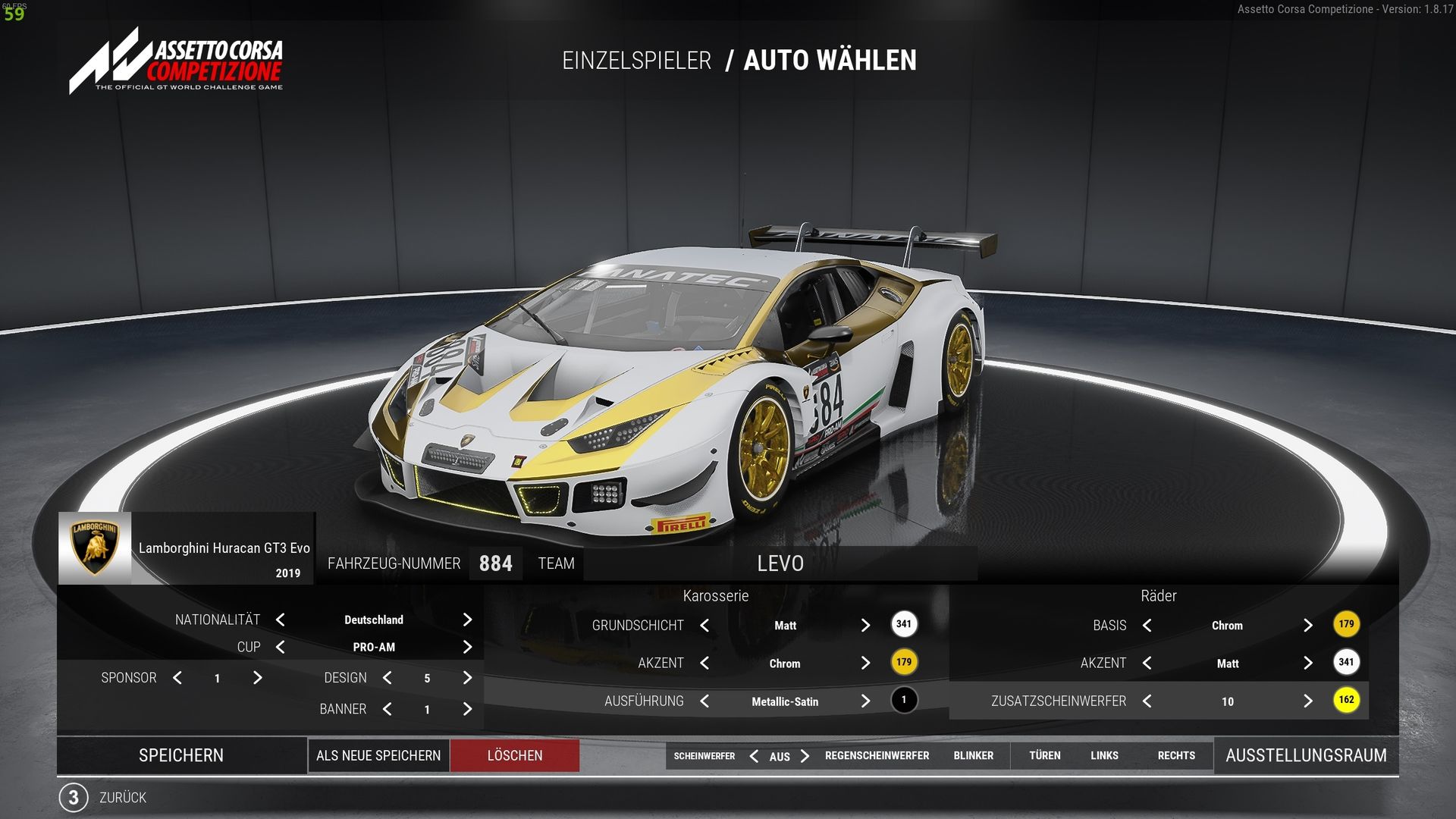Viewport: 1456px width, 819px height.
Task: Activate the BLINKER indicators
Action: click(x=973, y=755)
